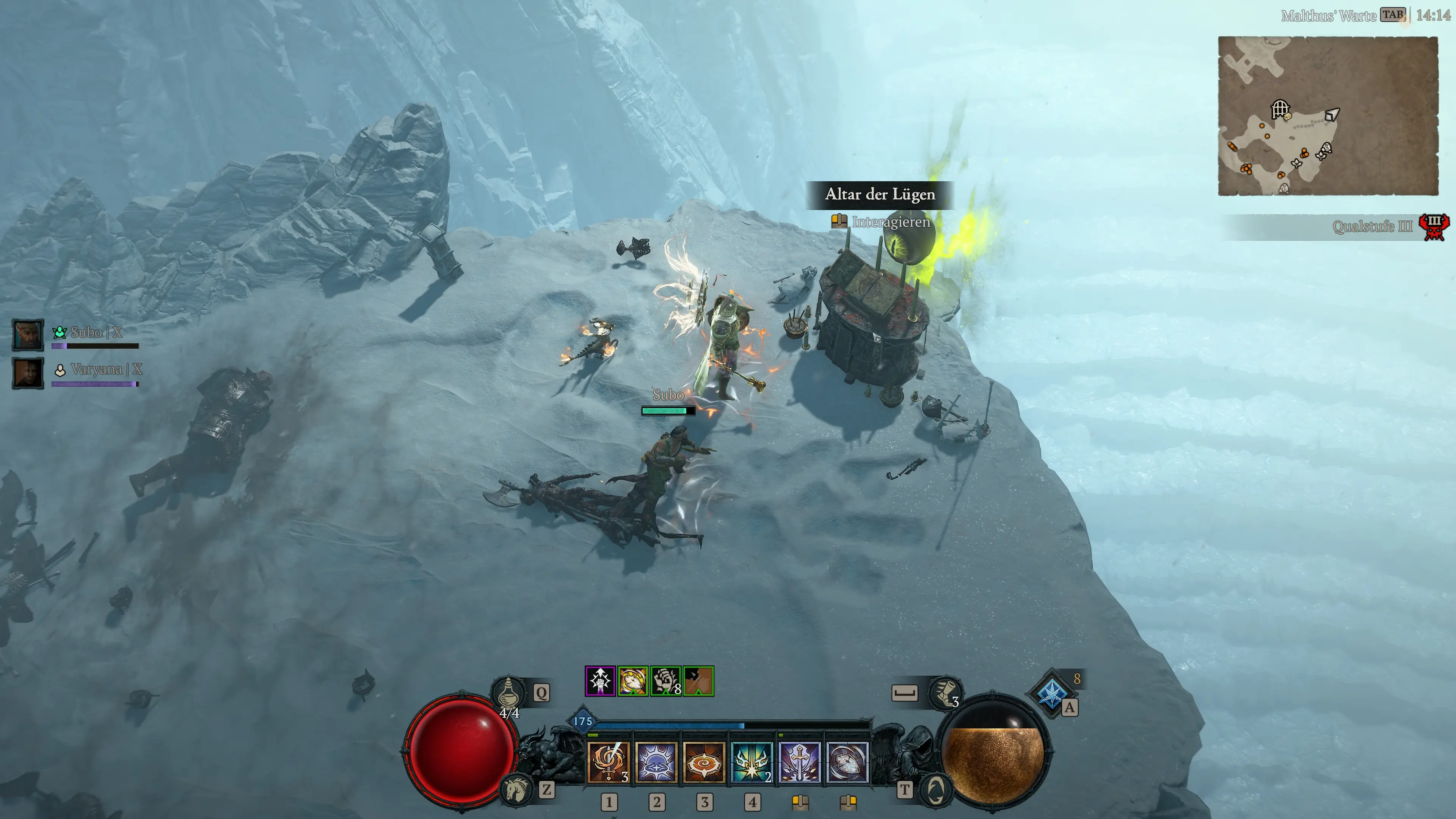
Task: Click the winged boot evade icon
Action: pos(945,692)
